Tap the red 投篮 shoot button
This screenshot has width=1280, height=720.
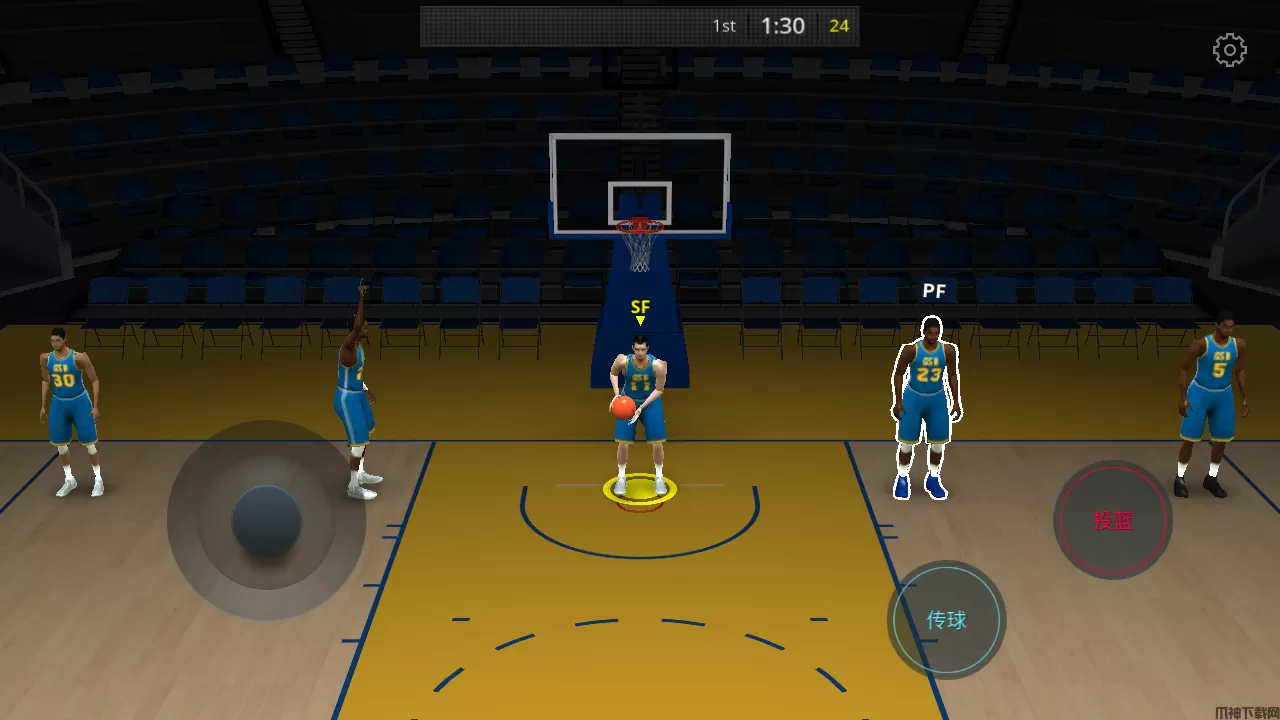(1112, 520)
